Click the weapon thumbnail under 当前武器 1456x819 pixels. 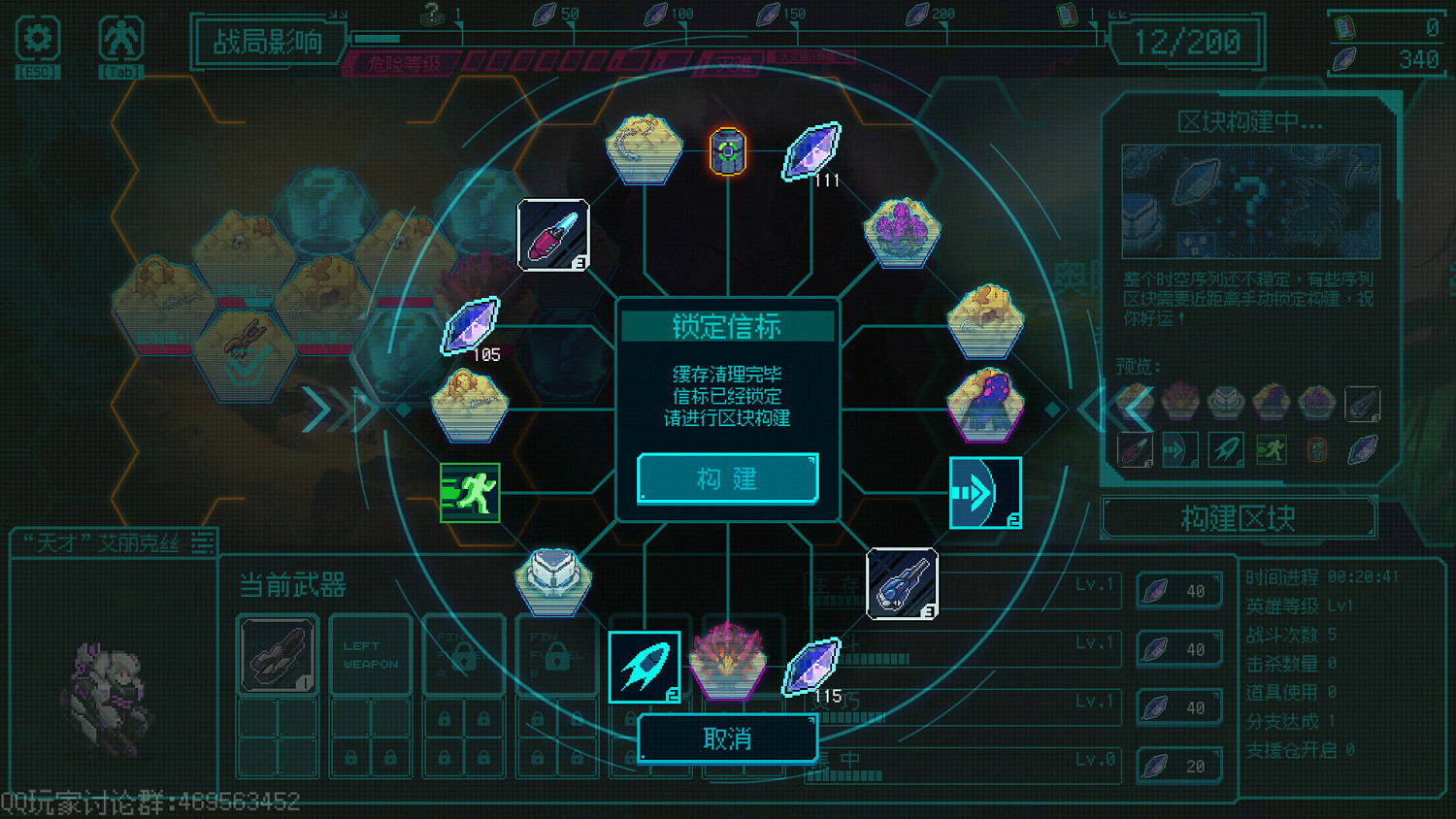pos(278,655)
